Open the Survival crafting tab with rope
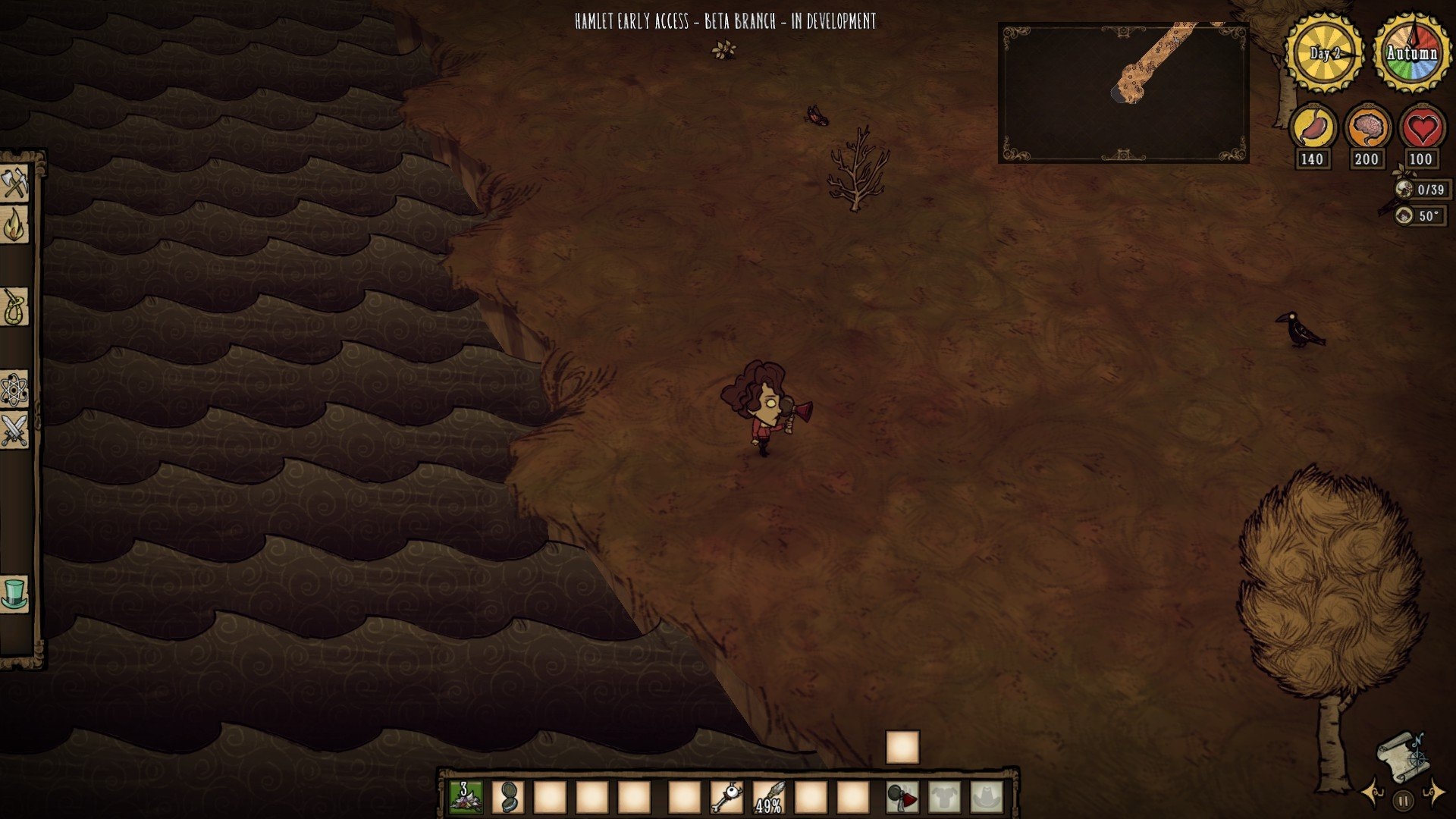The image size is (1456, 819). click(x=14, y=307)
